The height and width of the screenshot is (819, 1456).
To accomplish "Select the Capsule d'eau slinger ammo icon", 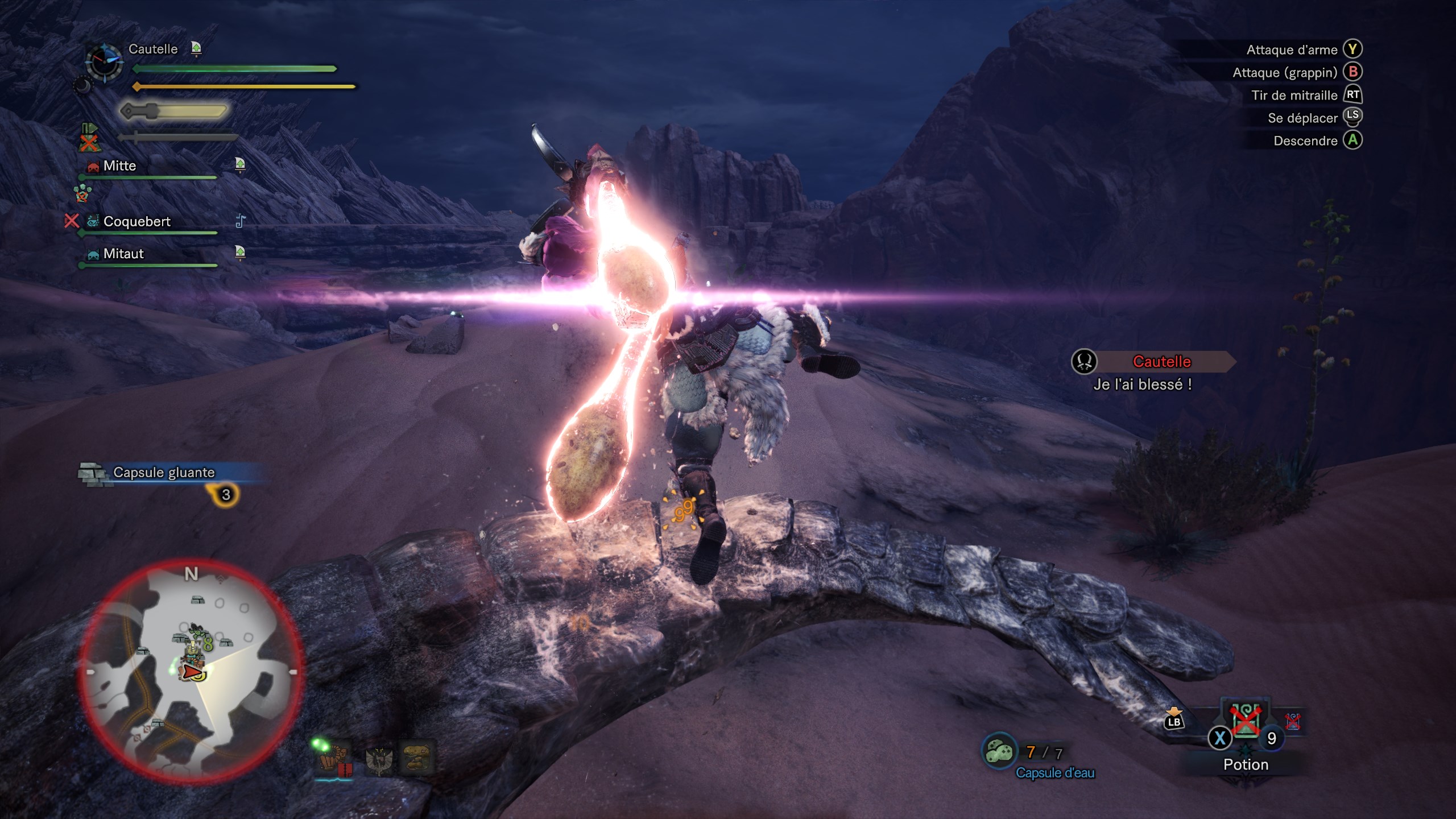I will (999, 751).
